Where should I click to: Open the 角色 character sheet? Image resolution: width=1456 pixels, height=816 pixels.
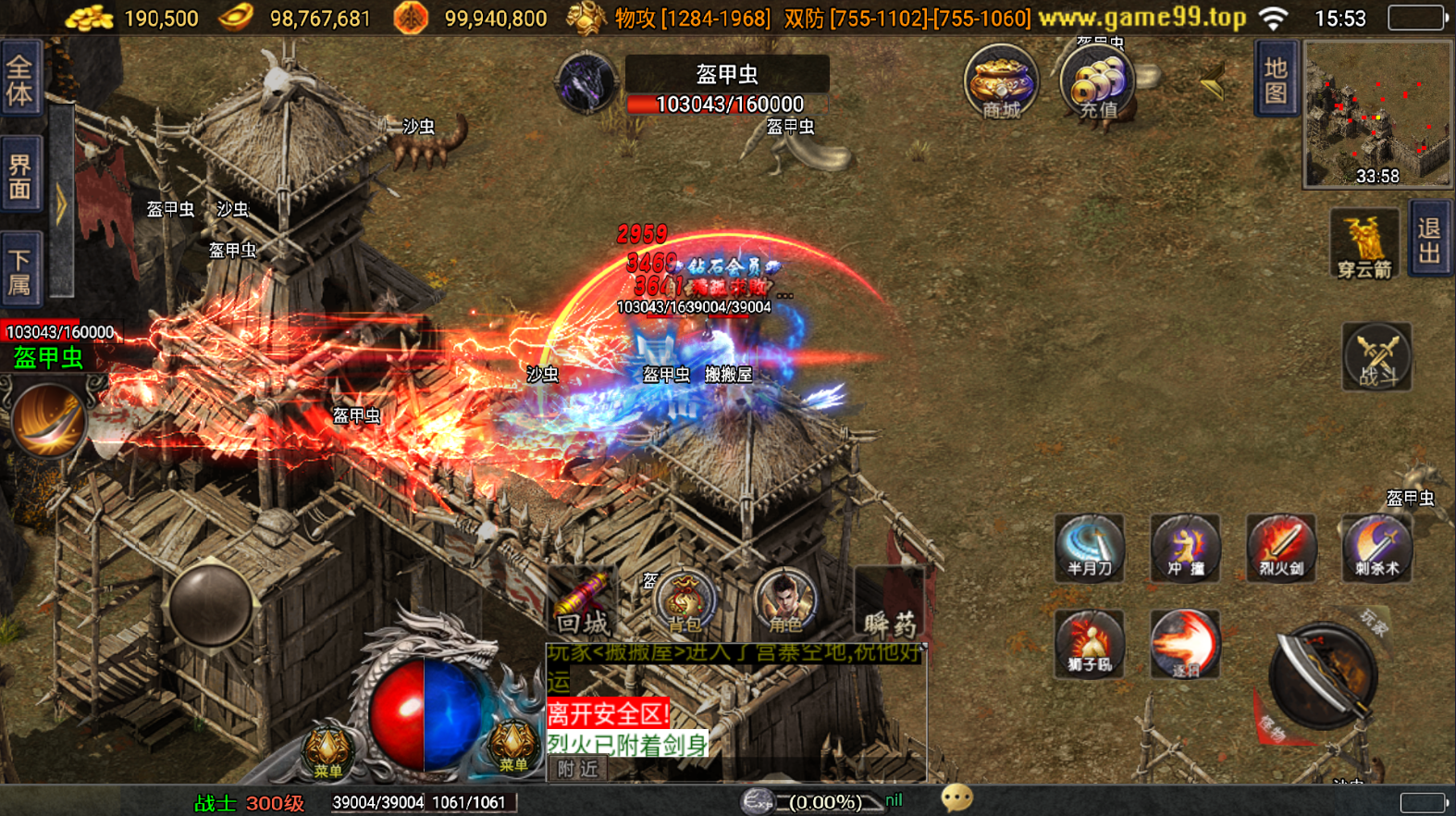pos(784,603)
